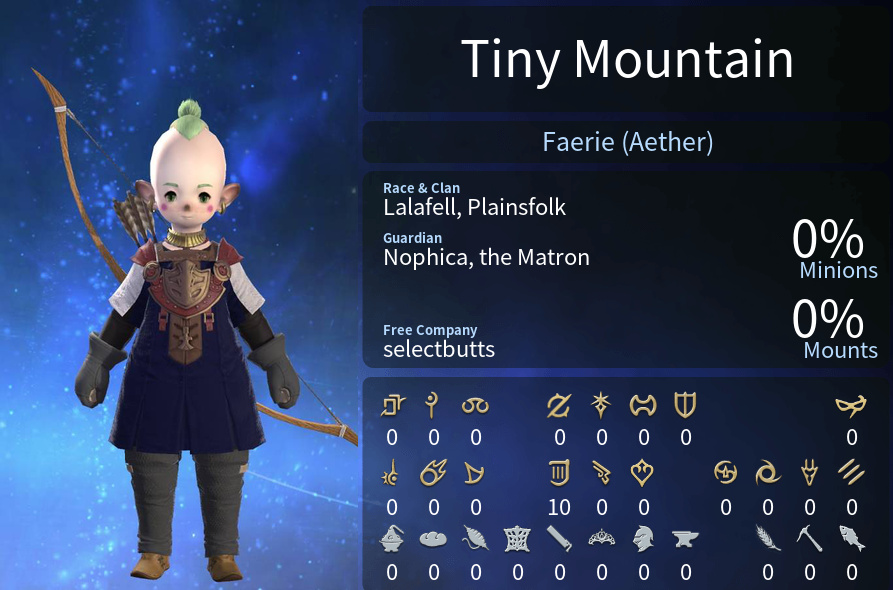Select the Warrior double-axe job icon
This screenshot has width=893, height=590.
coord(643,405)
